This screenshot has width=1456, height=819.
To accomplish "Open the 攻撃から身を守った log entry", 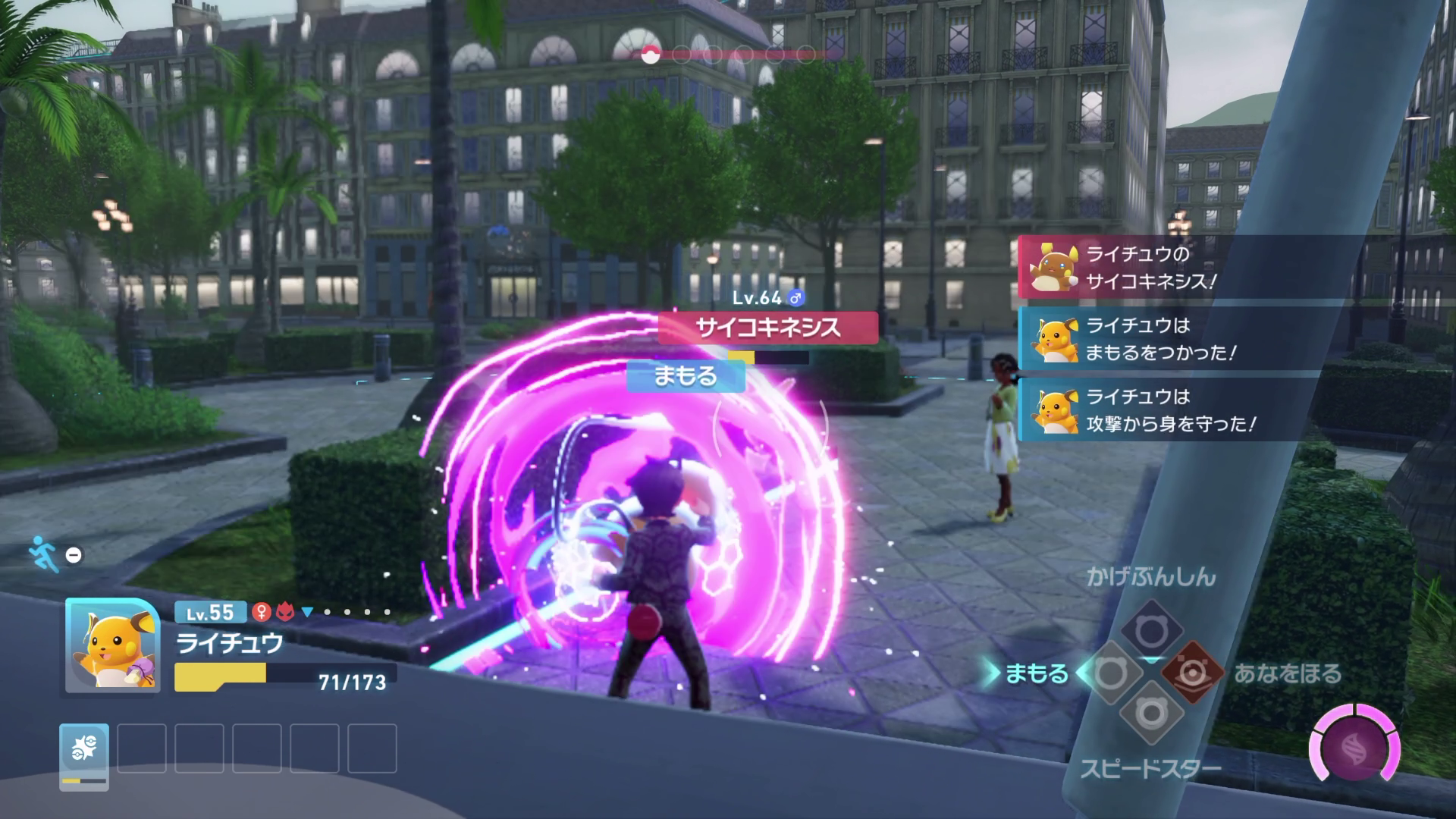I will tap(1236, 409).
